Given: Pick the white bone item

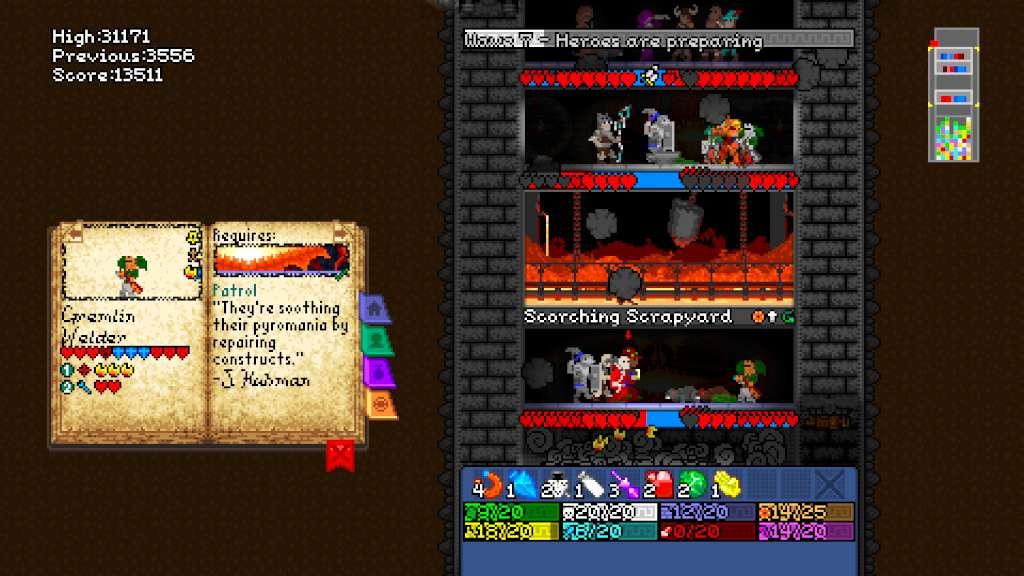Looking at the screenshot, I should (x=592, y=484).
